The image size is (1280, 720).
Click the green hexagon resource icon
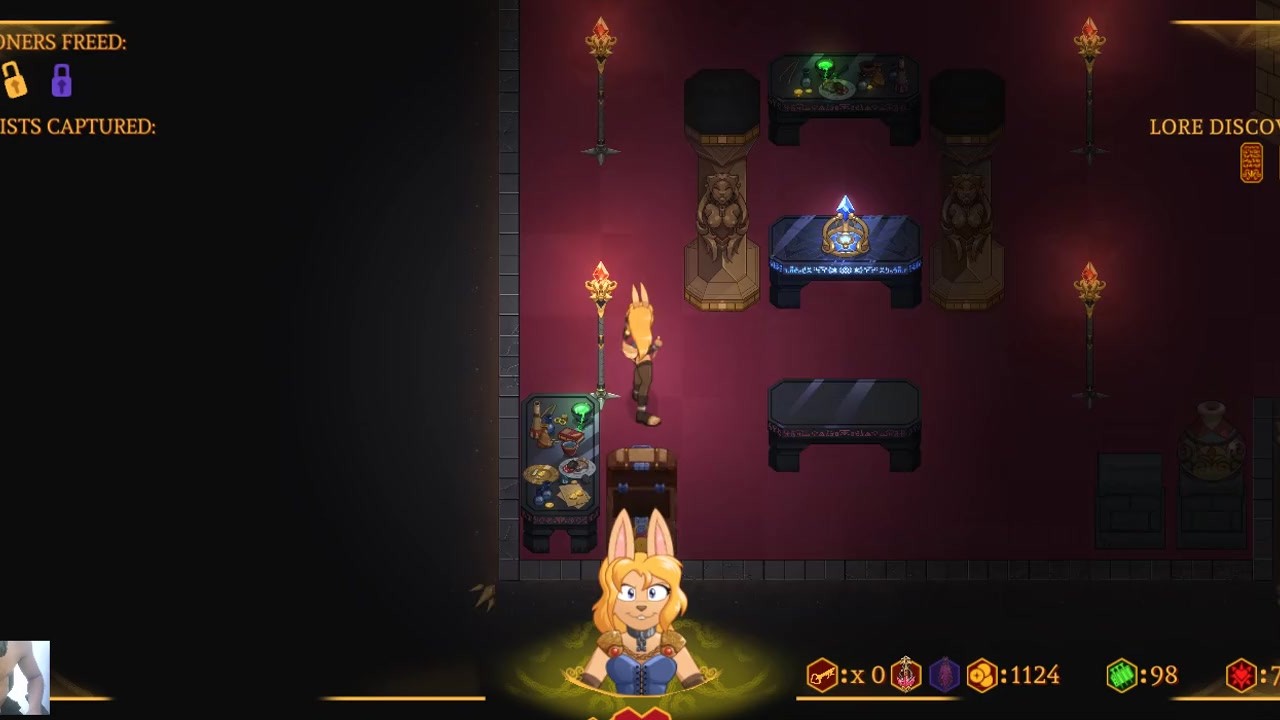[1122, 676]
